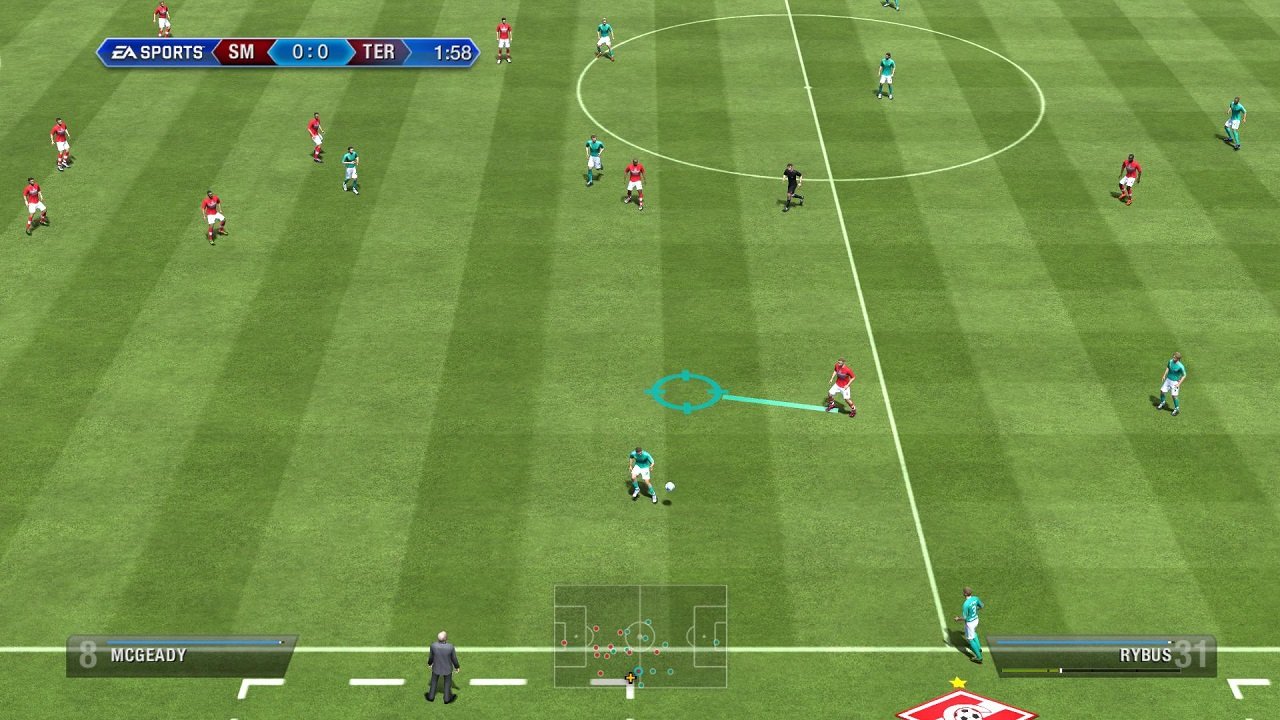Select the TER team badge on the scoreboard
Viewport: 1280px width, 720px height.
pos(377,54)
